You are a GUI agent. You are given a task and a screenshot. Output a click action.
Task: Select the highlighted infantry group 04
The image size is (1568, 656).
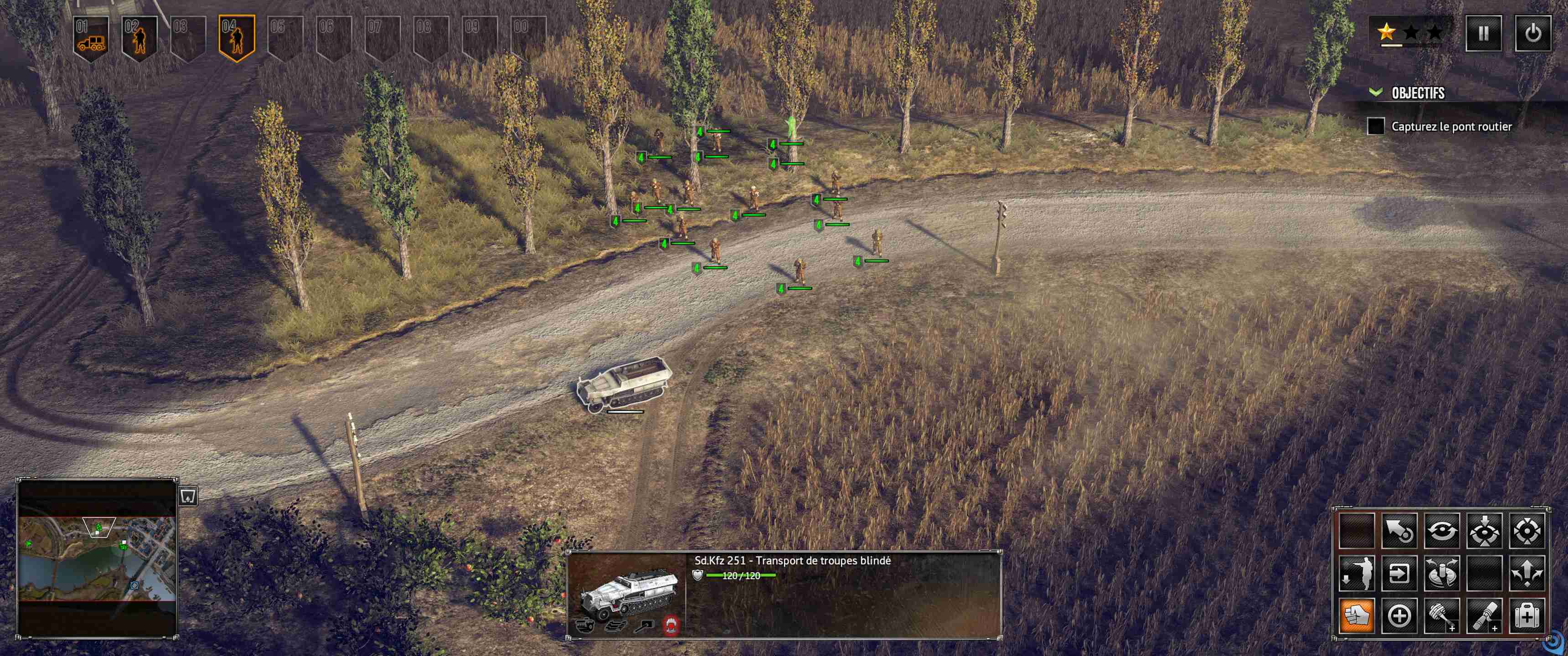click(236, 39)
